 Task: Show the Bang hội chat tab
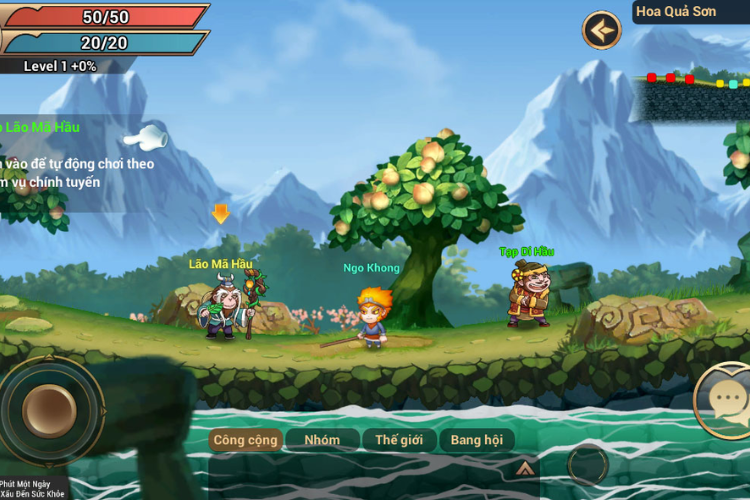(477, 440)
